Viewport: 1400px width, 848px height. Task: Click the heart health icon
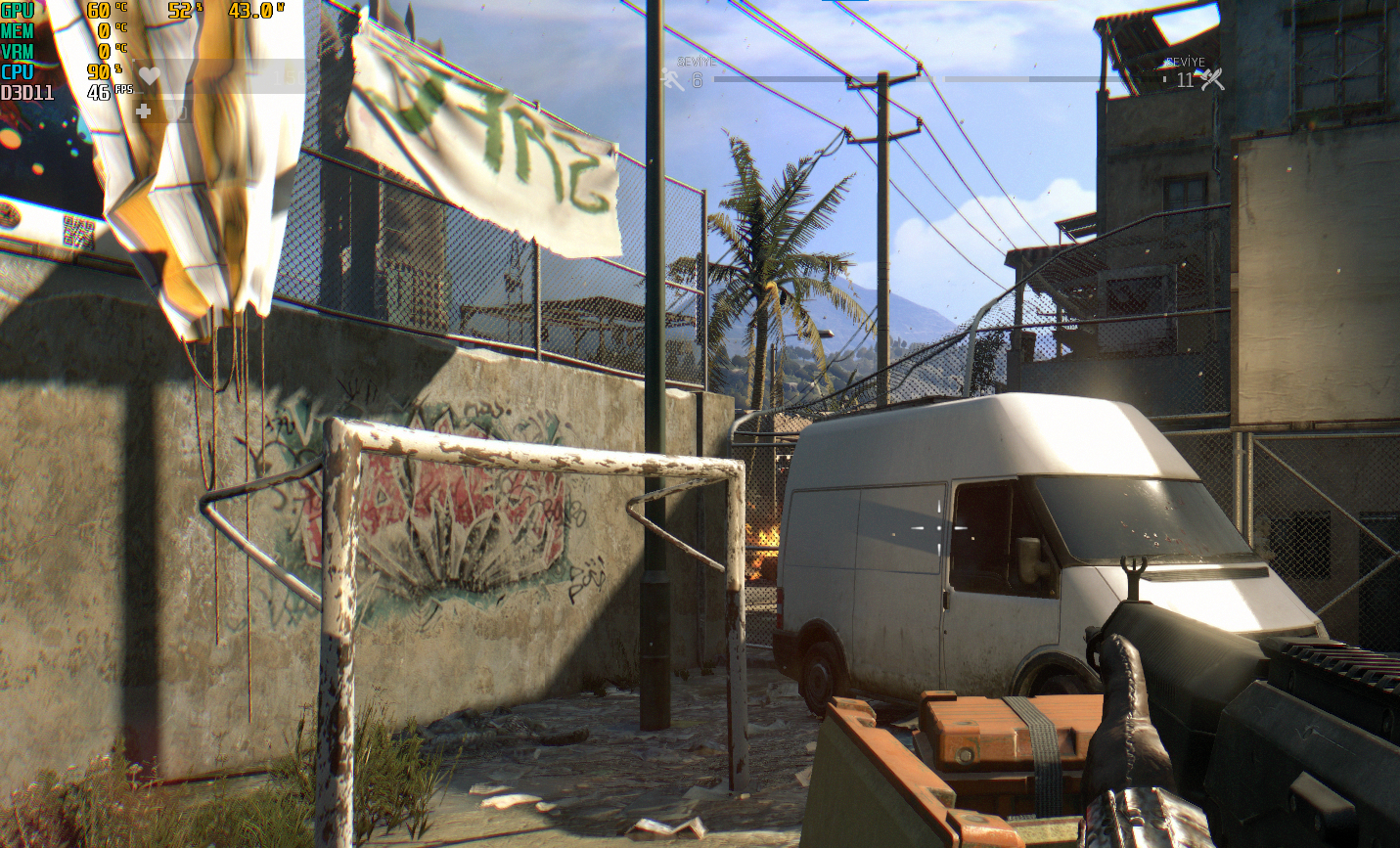pos(149,75)
